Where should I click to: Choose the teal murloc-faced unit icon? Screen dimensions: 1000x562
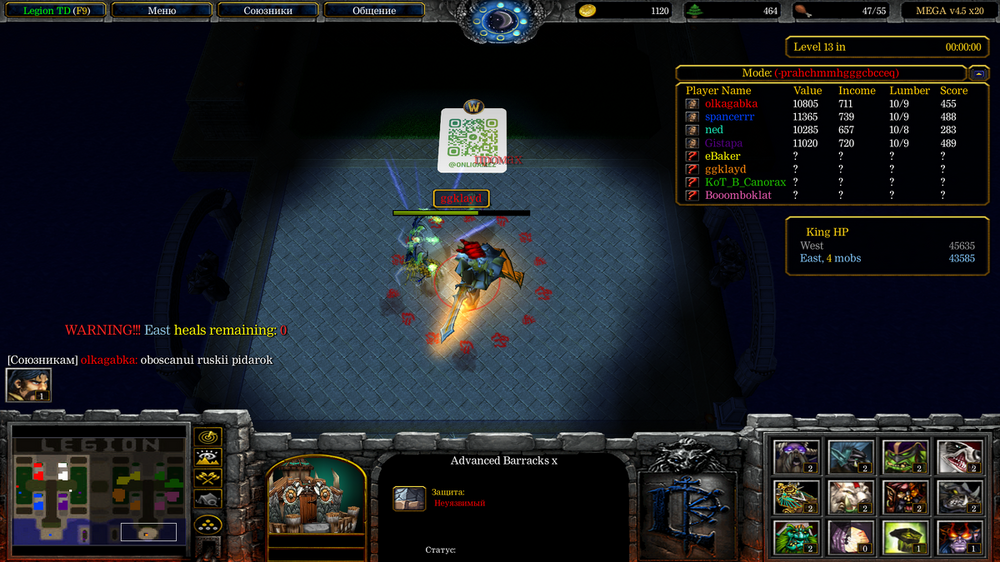click(796, 536)
